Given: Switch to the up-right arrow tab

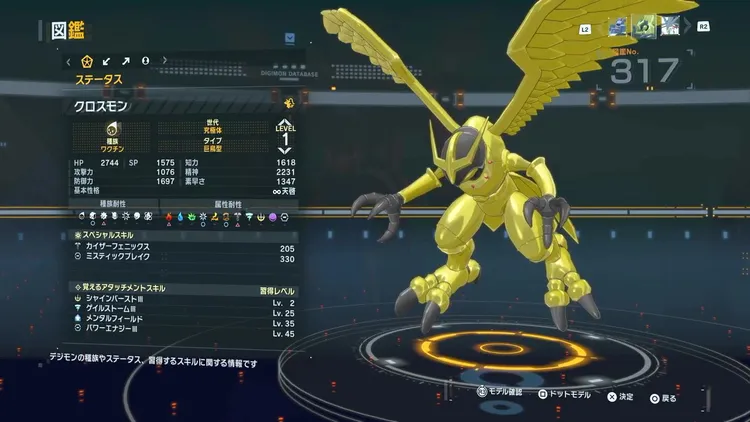Looking at the screenshot, I should (127, 61).
